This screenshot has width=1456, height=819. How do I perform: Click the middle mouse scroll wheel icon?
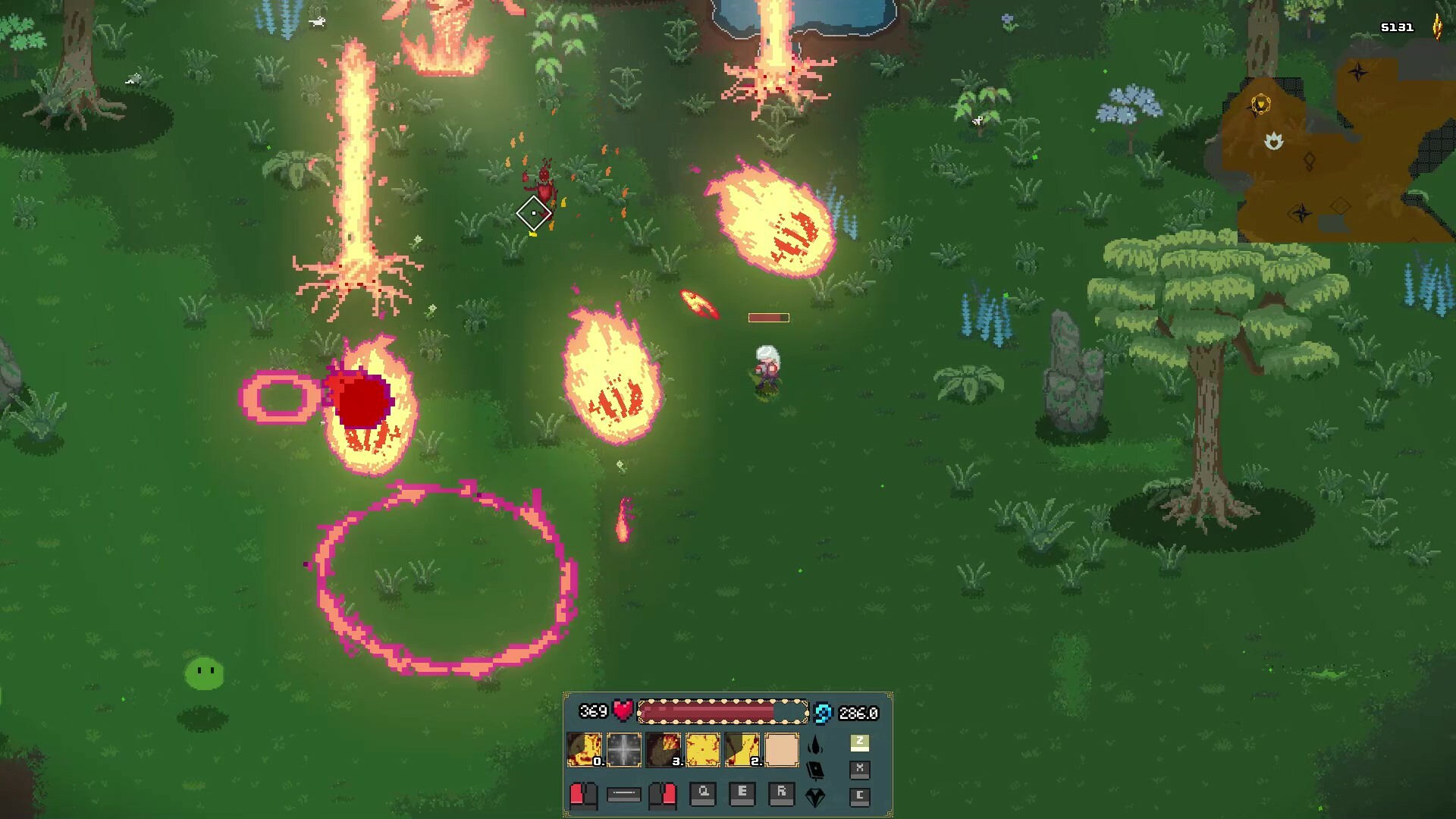[x=623, y=795]
